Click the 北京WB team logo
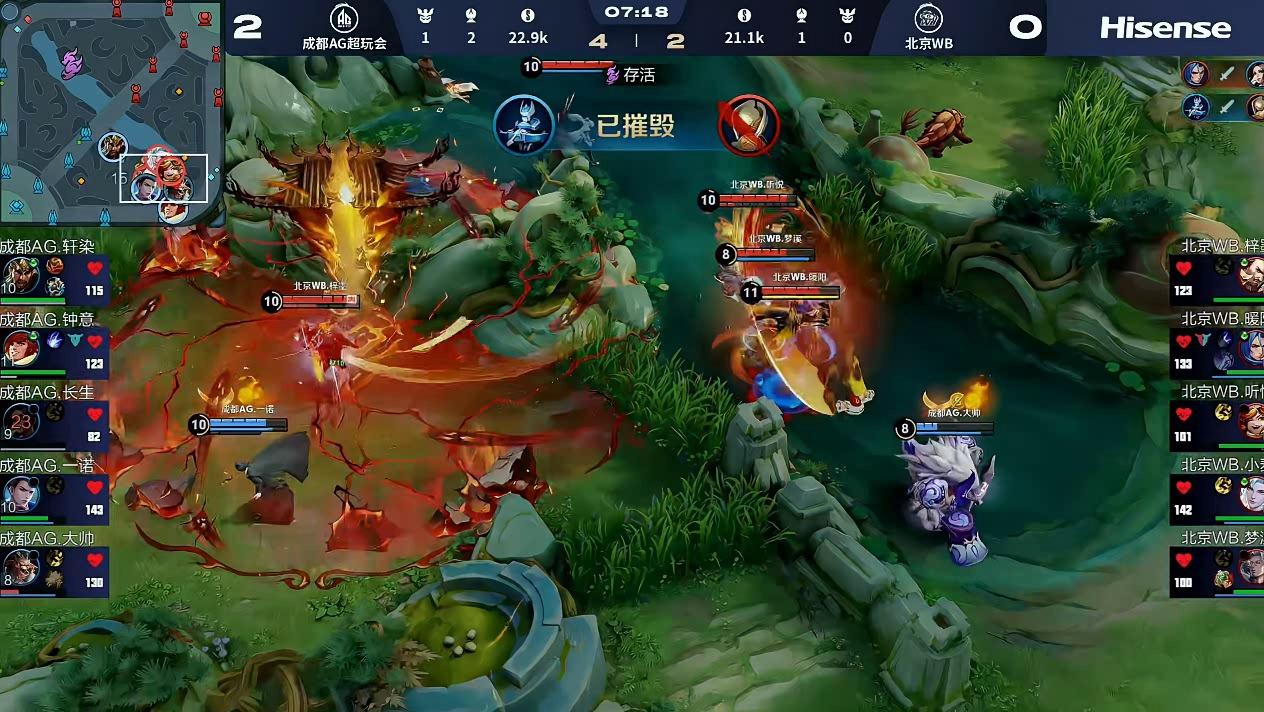1264x712 pixels. click(929, 19)
